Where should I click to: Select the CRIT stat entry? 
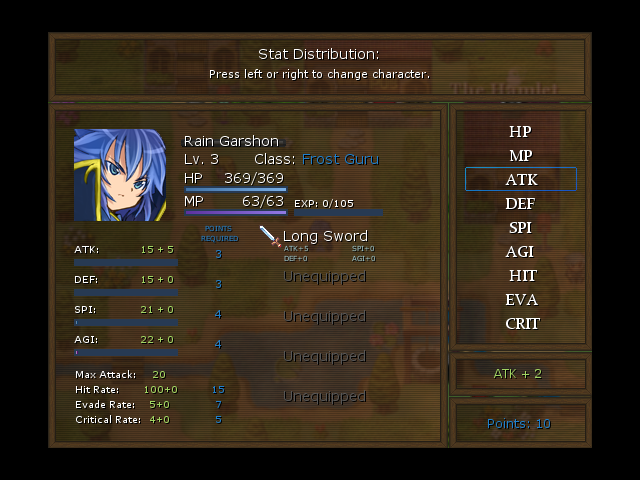pos(521,324)
